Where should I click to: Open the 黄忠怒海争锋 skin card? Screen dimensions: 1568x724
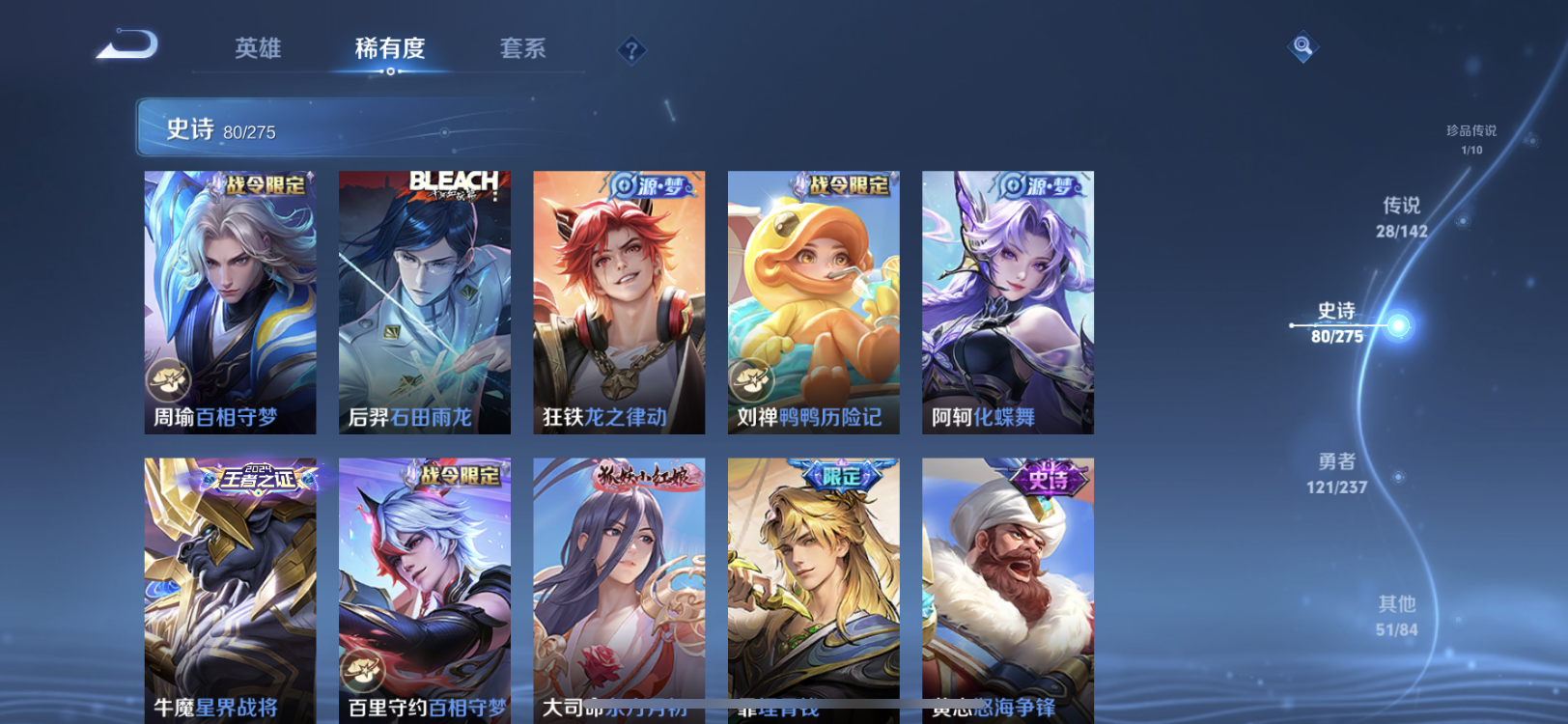[x=1007, y=579]
